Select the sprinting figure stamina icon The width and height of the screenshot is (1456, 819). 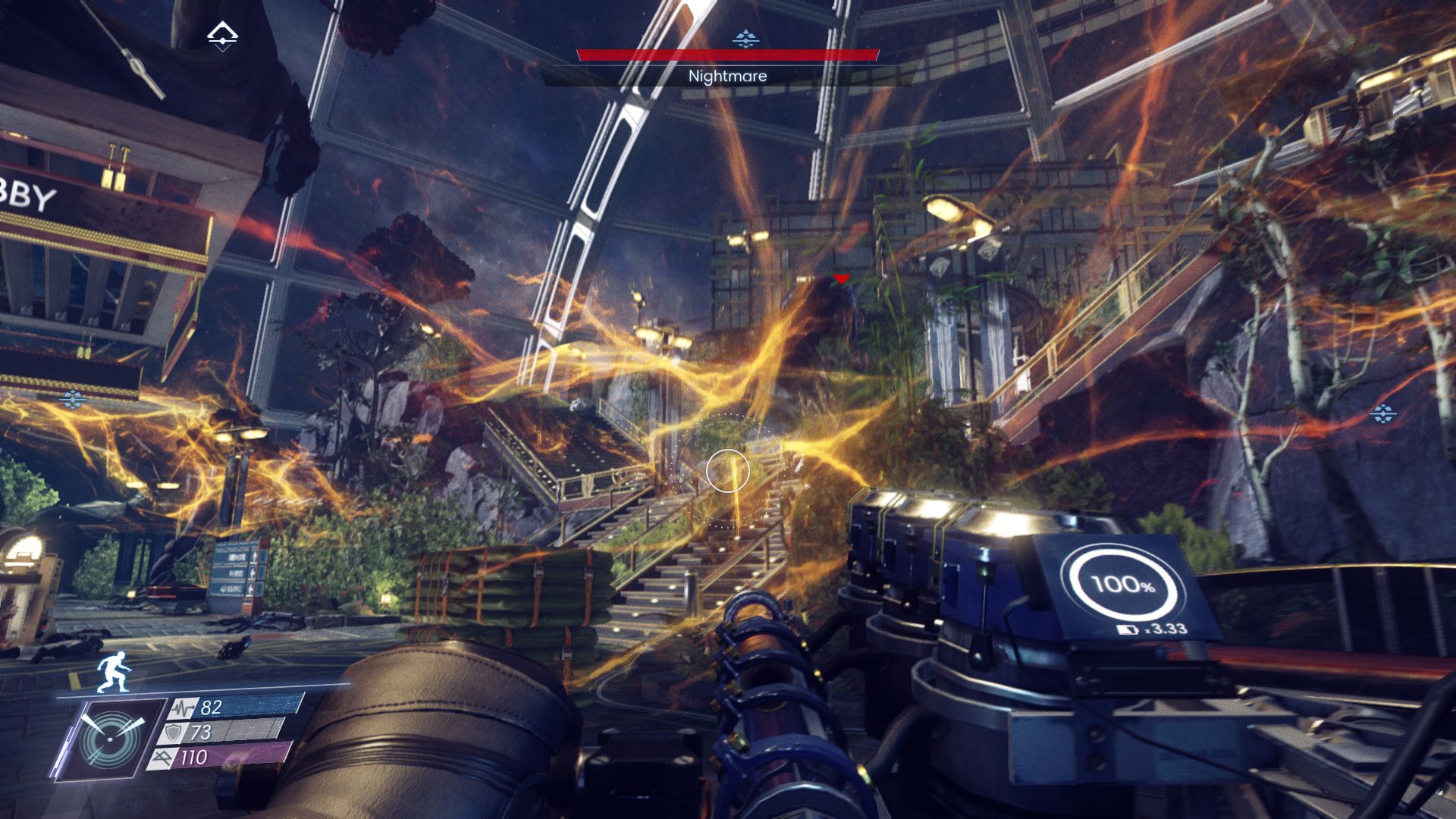click(114, 672)
